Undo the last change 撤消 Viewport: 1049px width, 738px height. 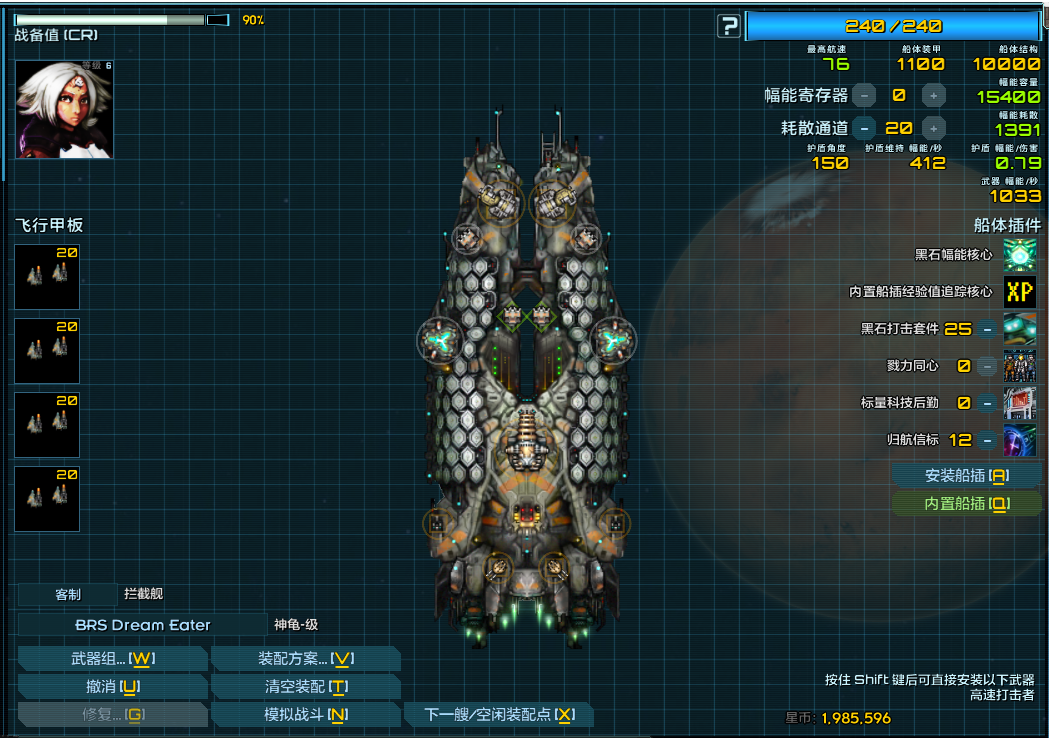[112, 686]
